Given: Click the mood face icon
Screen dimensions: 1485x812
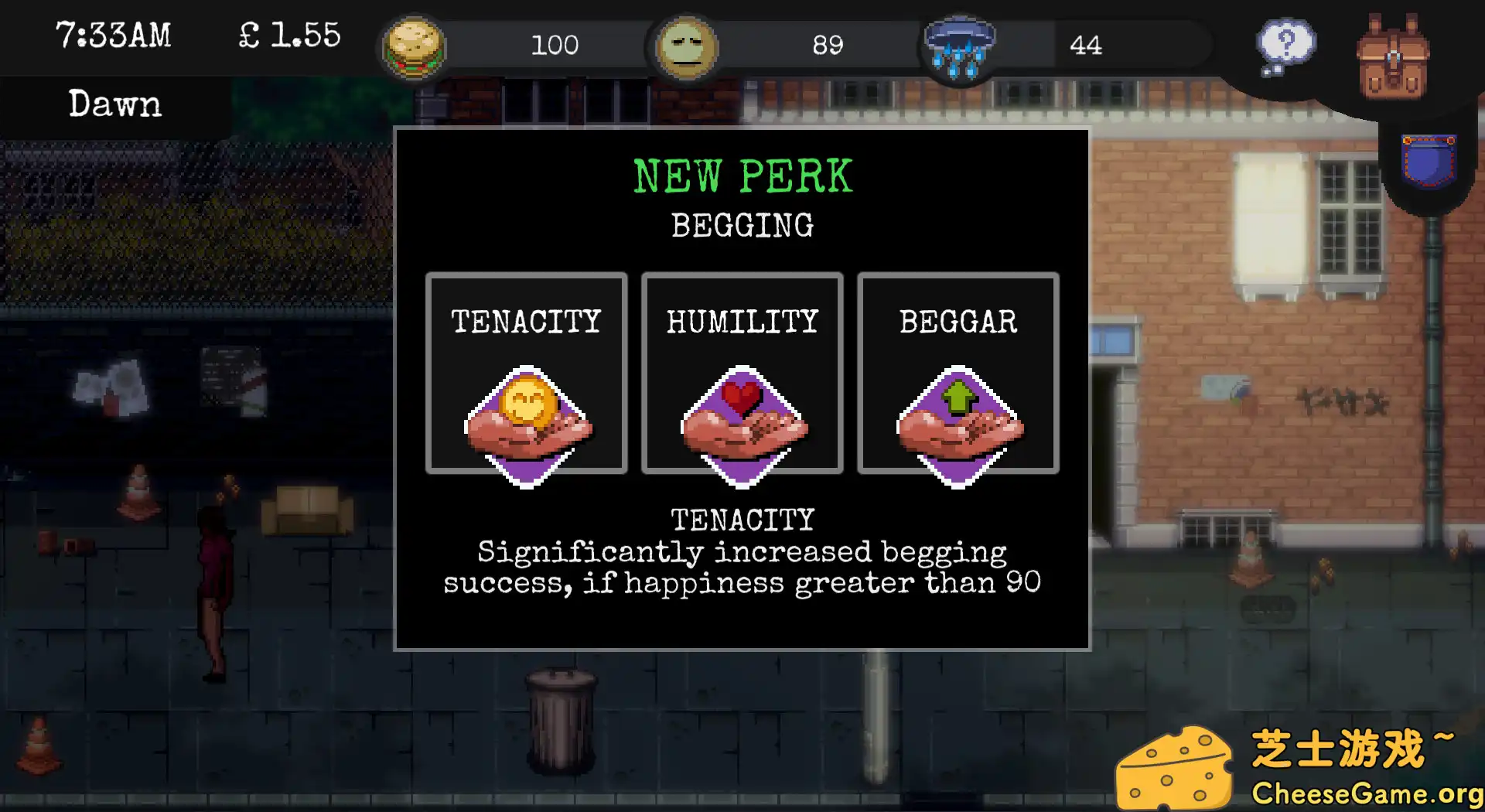Looking at the screenshot, I should click(686, 46).
